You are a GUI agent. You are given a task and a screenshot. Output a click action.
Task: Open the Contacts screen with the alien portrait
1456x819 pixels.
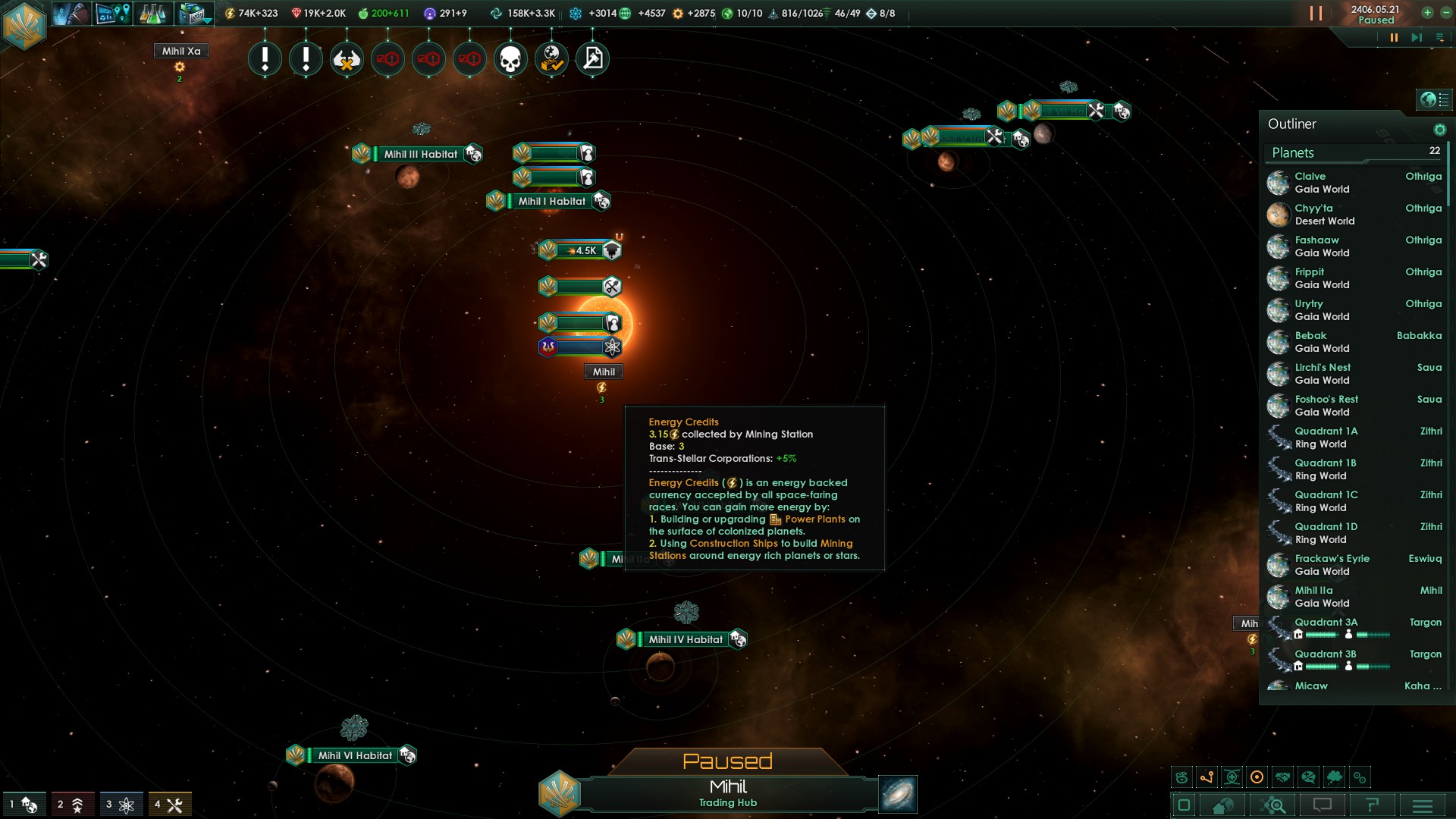pos(72,13)
